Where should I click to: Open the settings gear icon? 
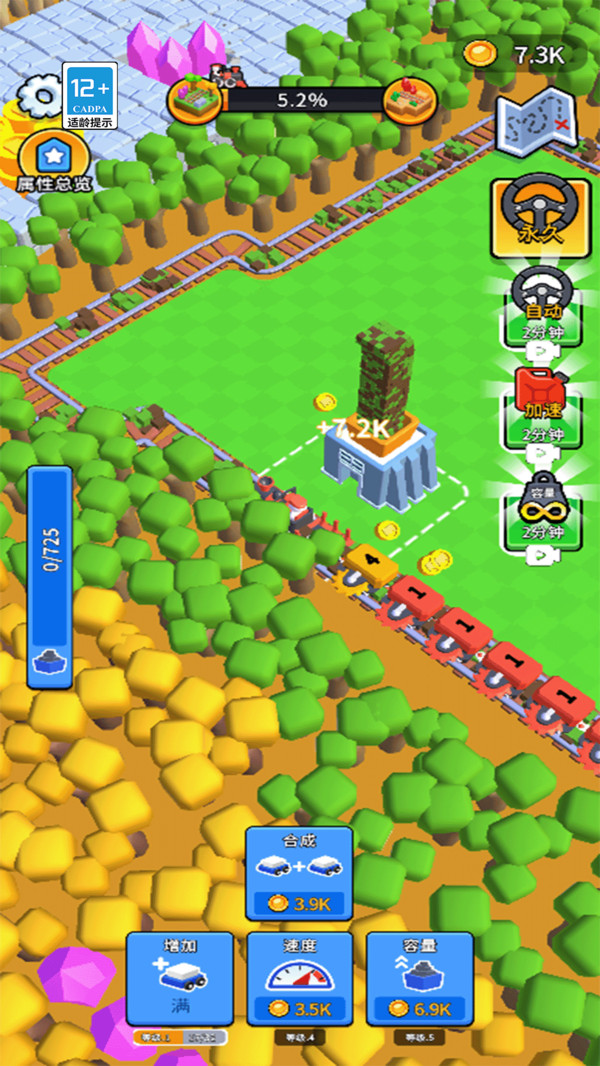38,97
